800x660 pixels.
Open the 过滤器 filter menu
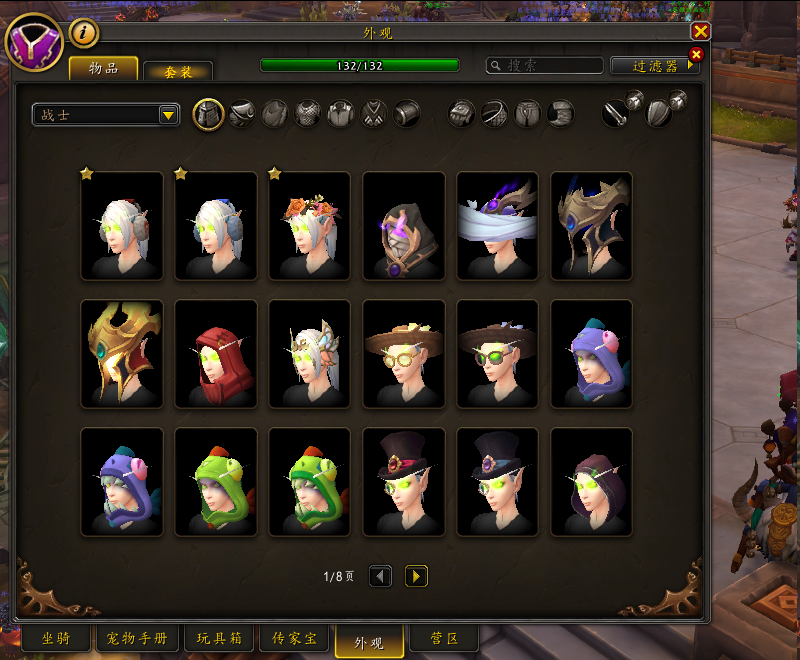point(655,66)
